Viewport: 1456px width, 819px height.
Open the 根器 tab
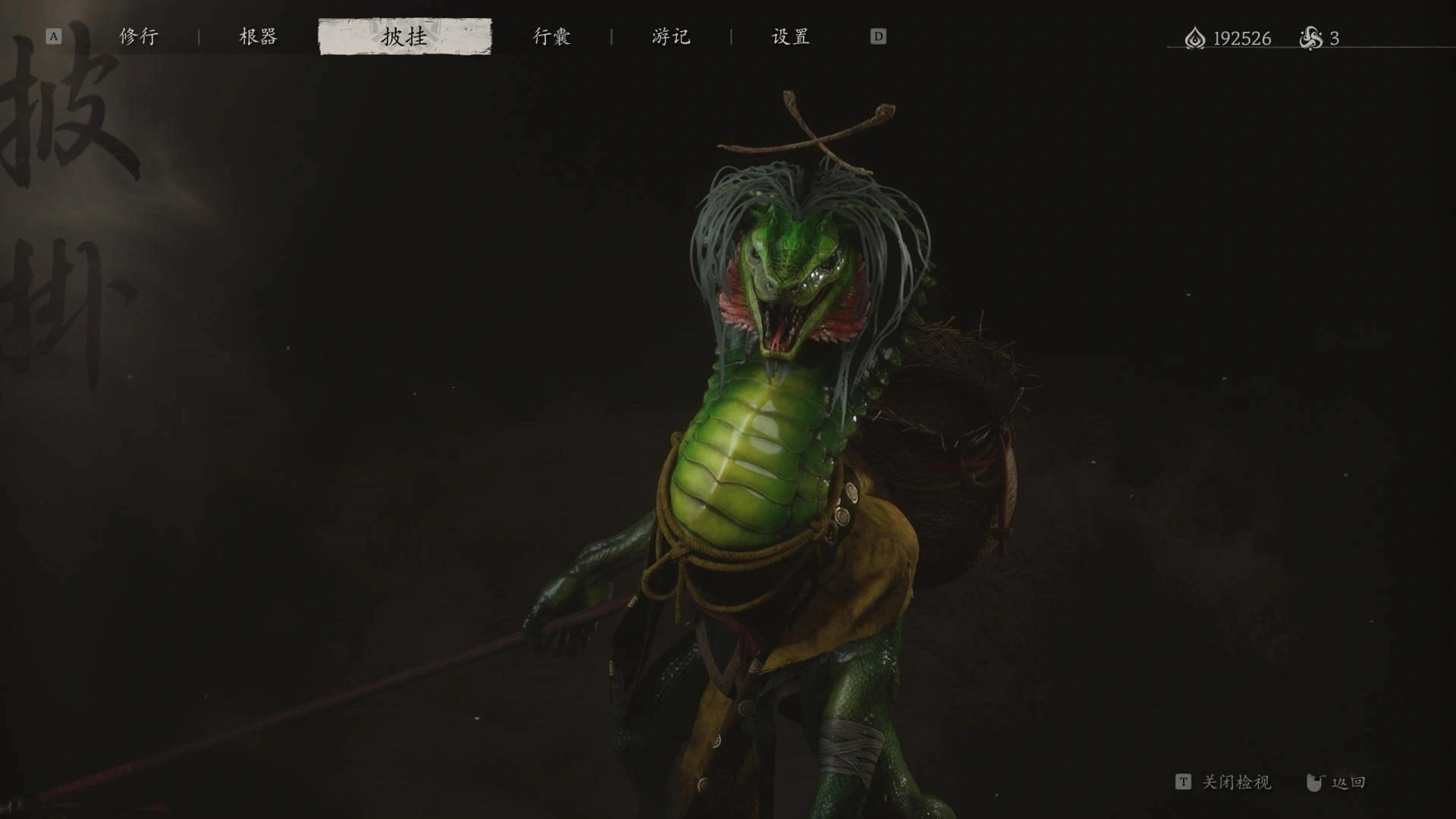258,36
